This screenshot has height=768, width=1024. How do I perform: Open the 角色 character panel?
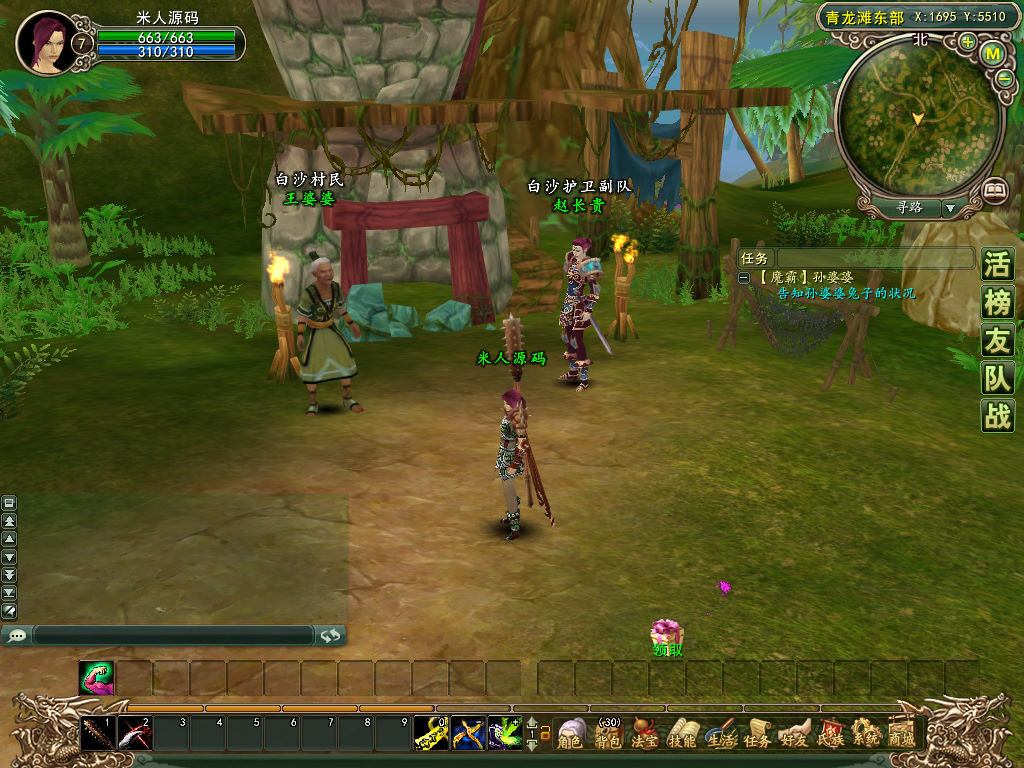(571, 734)
